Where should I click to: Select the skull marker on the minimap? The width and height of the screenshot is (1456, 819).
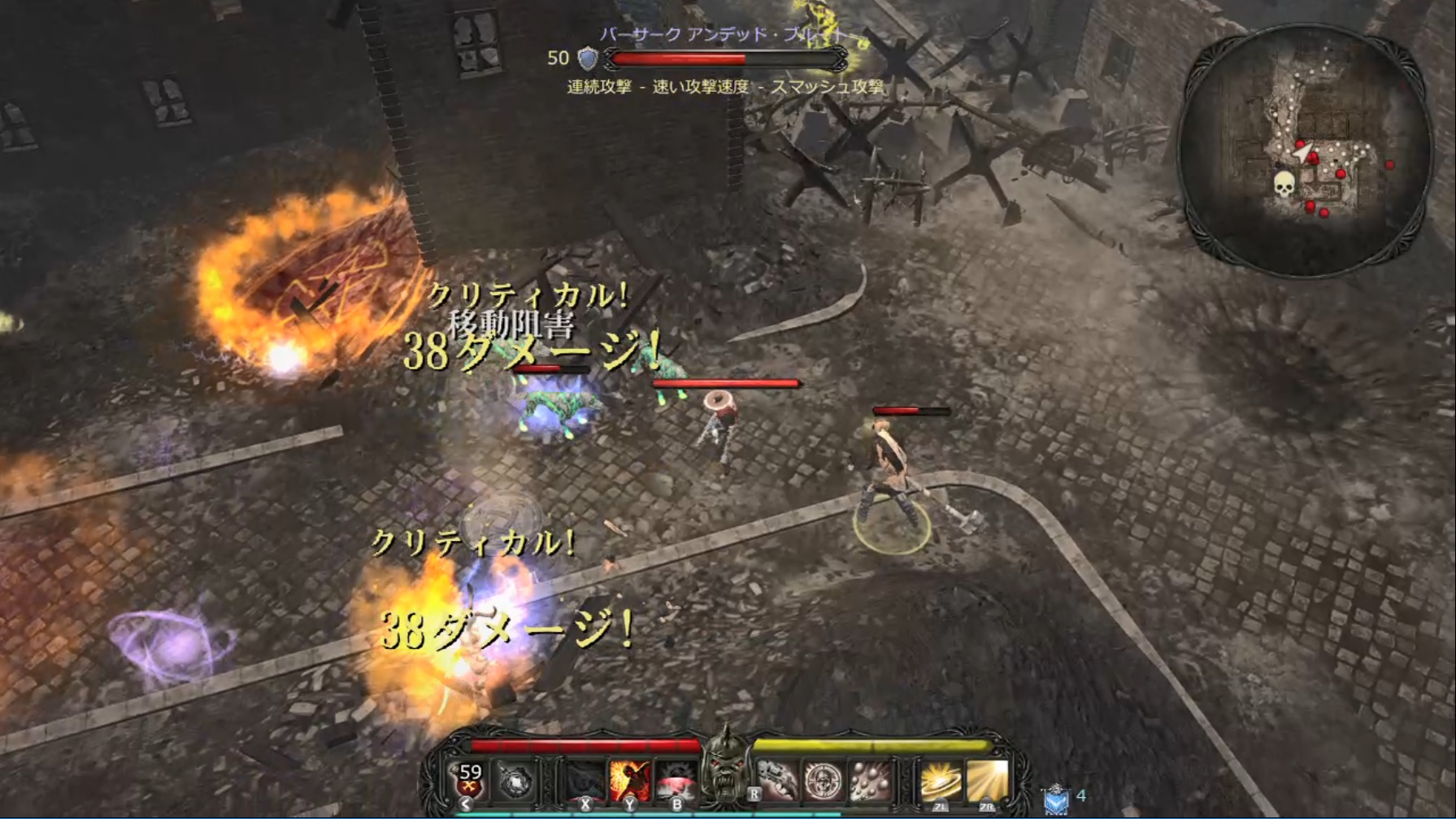[x=1284, y=185]
